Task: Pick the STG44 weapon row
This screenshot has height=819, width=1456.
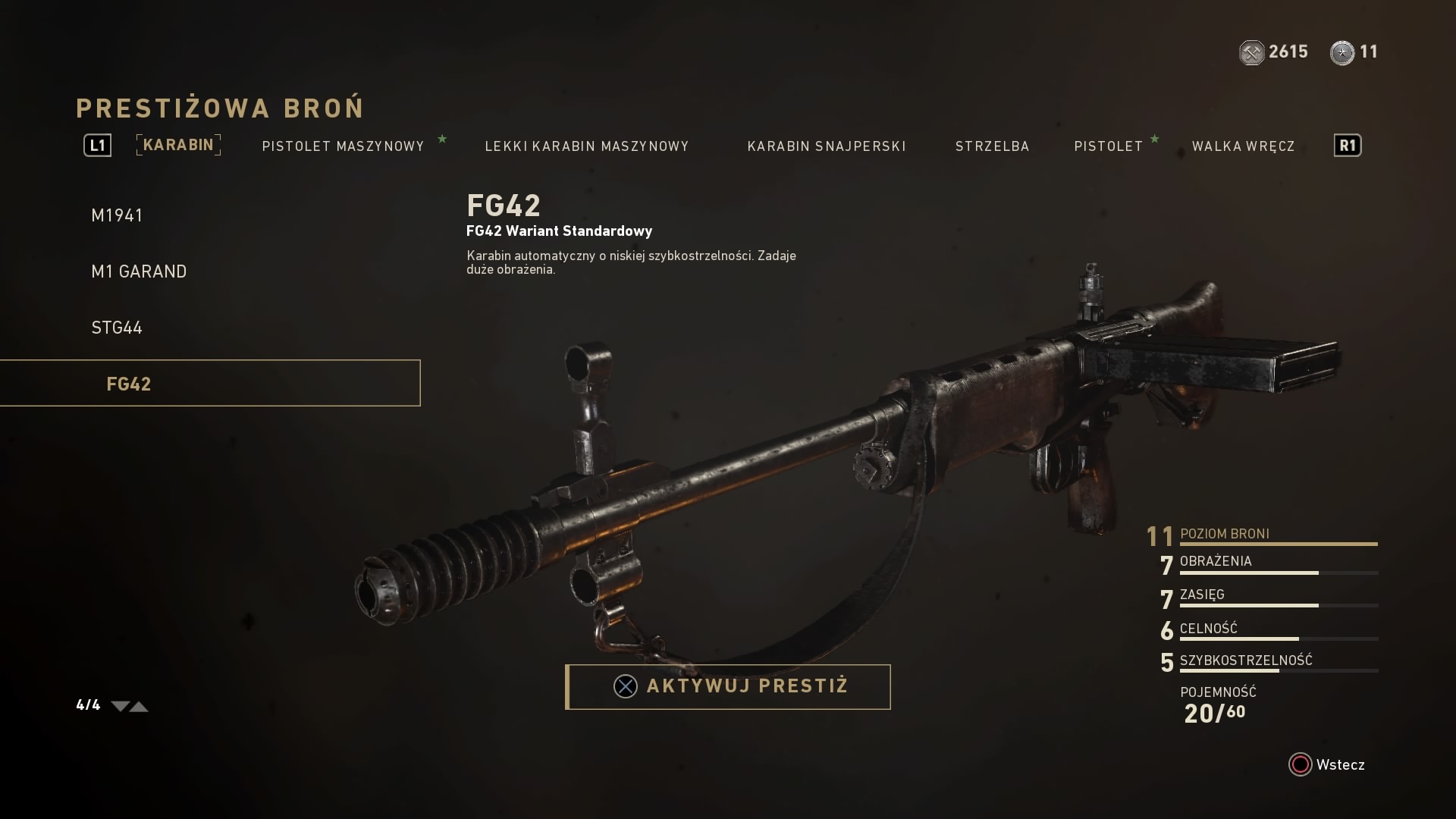Action: coord(117,328)
